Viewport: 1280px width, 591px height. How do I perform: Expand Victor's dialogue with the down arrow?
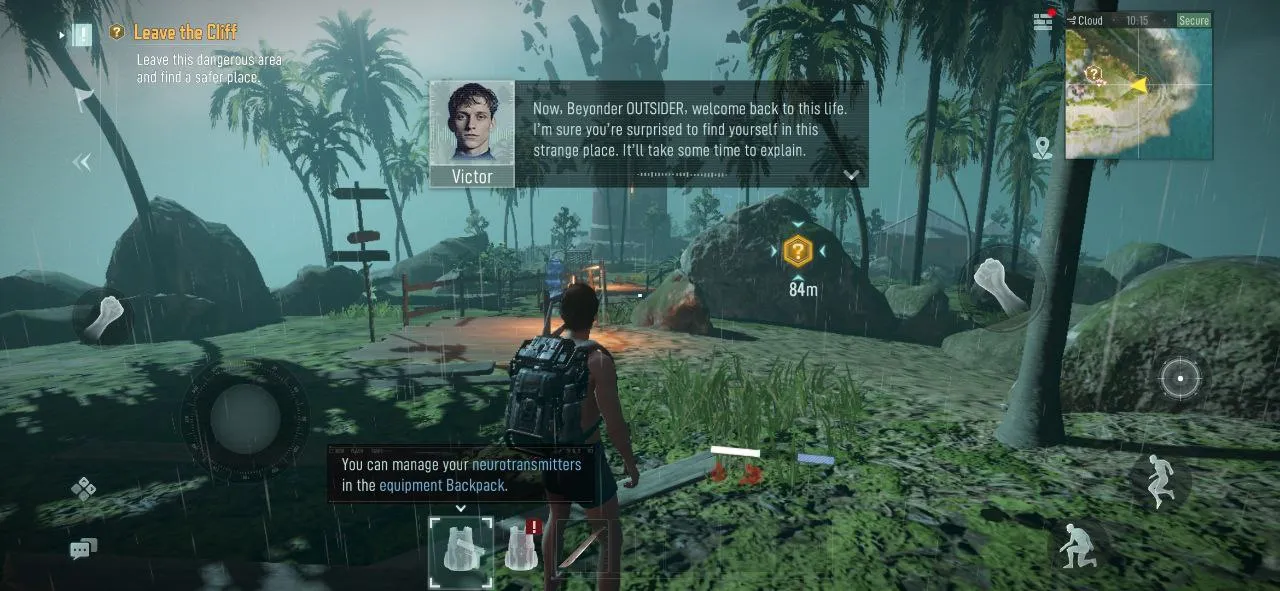(x=851, y=175)
